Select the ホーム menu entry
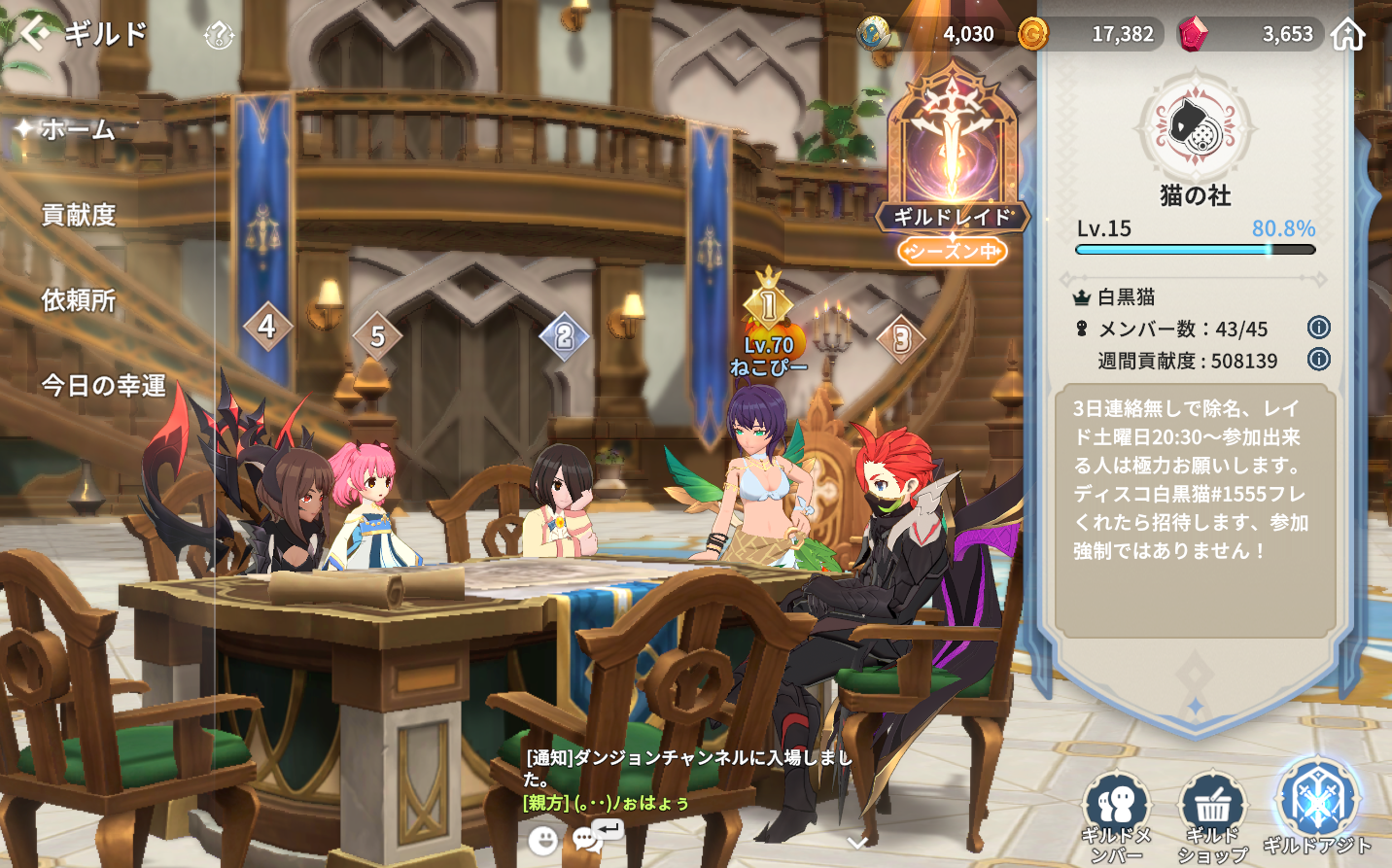Image resolution: width=1392 pixels, height=868 pixels. [x=78, y=129]
